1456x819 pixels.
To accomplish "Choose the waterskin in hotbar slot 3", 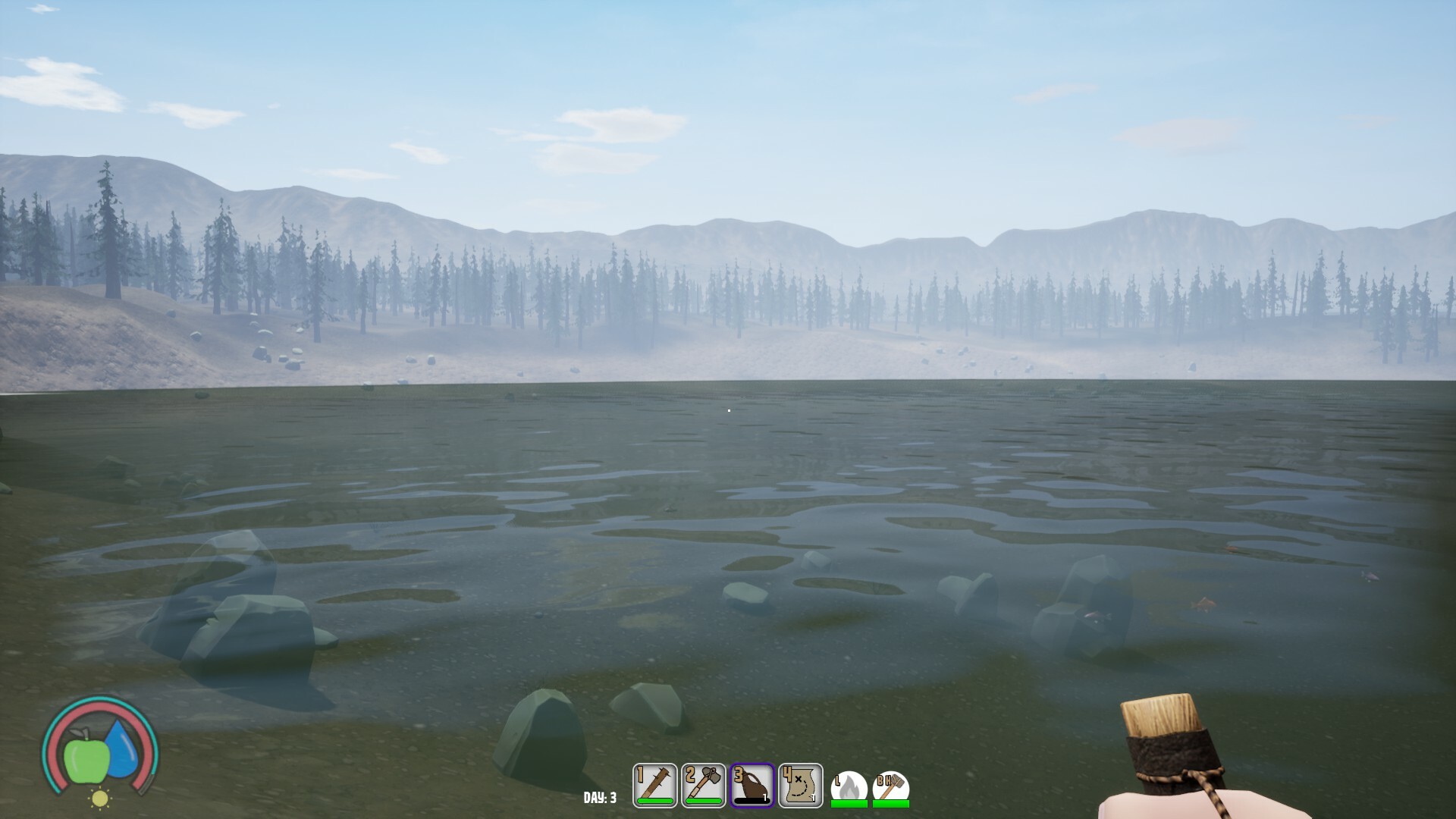I will (752, 786).
